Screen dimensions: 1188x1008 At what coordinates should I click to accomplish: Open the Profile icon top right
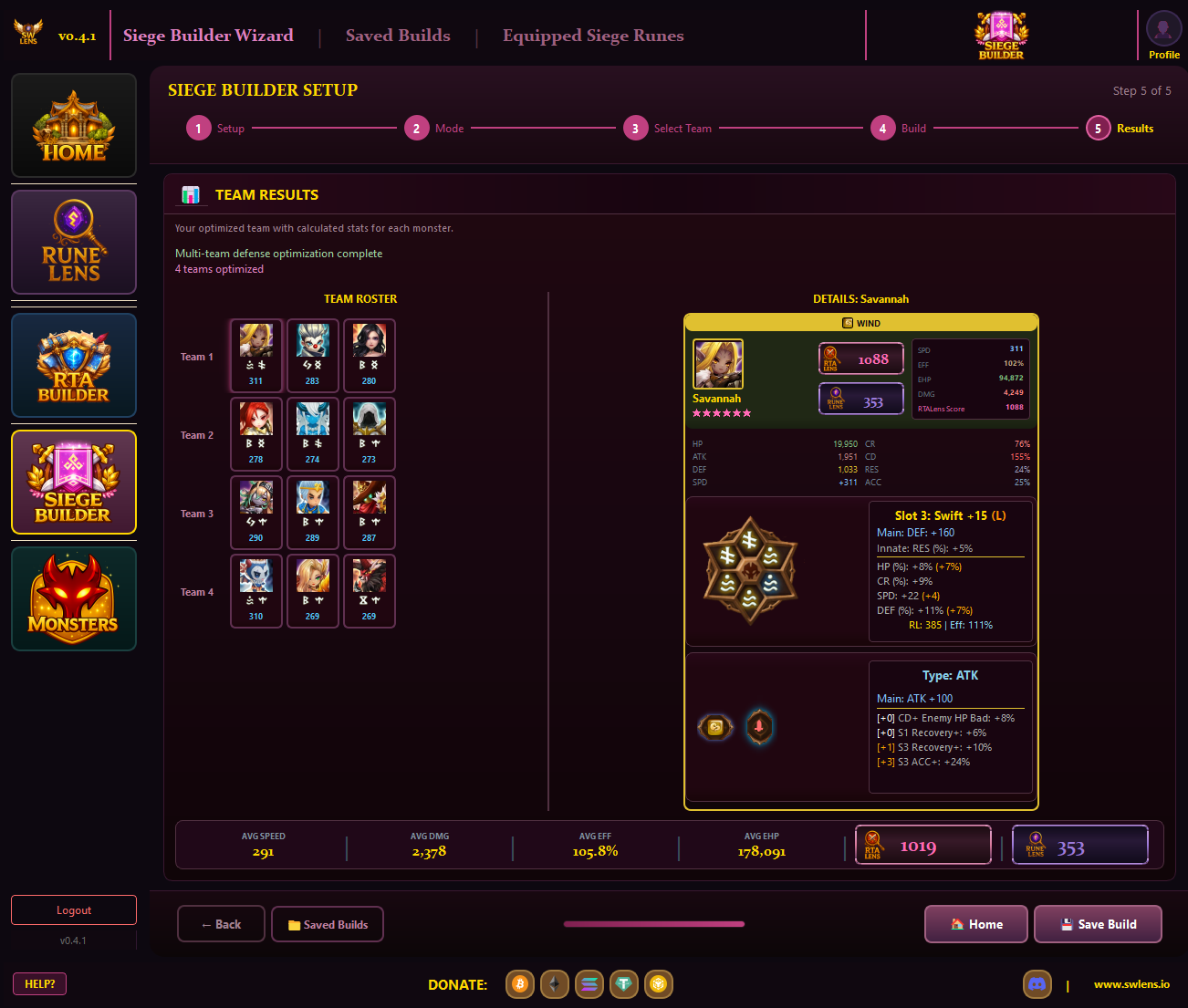pyautogui.click(x=1162, y=30)
